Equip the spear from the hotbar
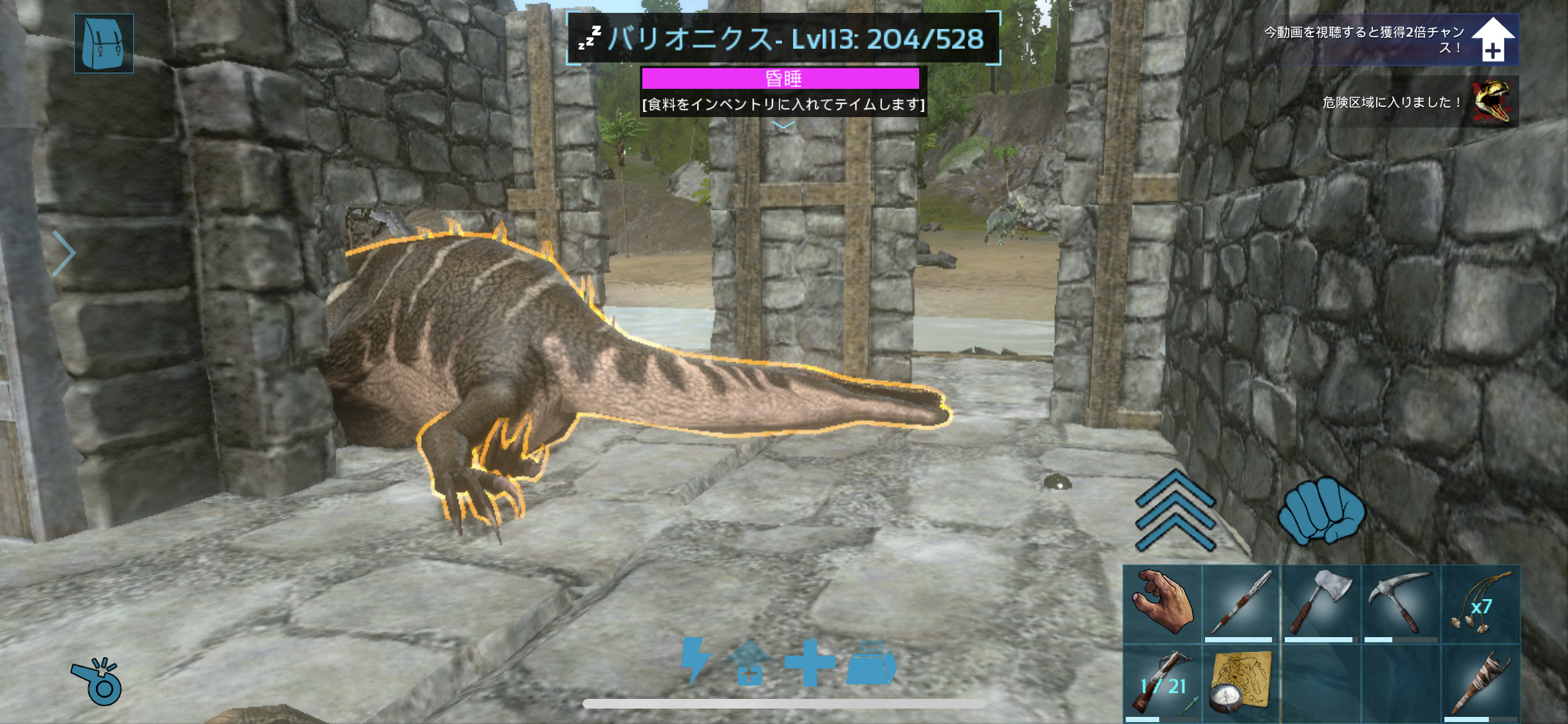This screenshot has width=1568, height=724. coord(1241,603)
